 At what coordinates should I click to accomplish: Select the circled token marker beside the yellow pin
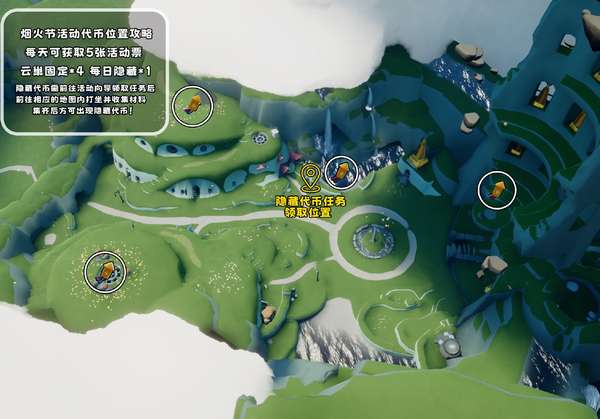click(342, 172)
